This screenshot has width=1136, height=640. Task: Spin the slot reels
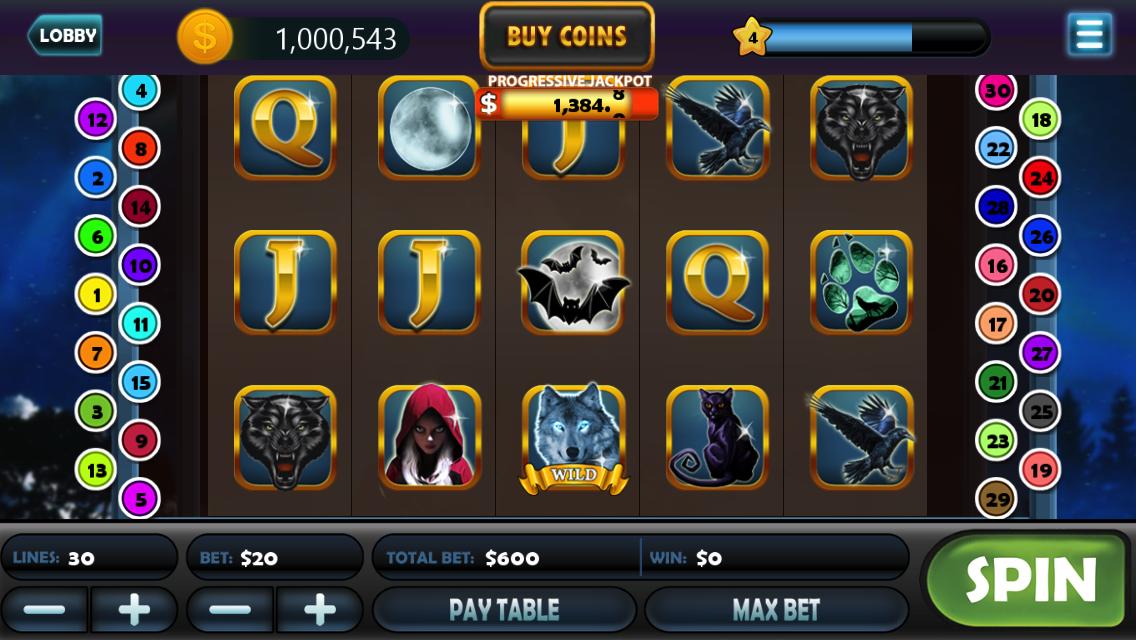click(x=1029, y=579)
